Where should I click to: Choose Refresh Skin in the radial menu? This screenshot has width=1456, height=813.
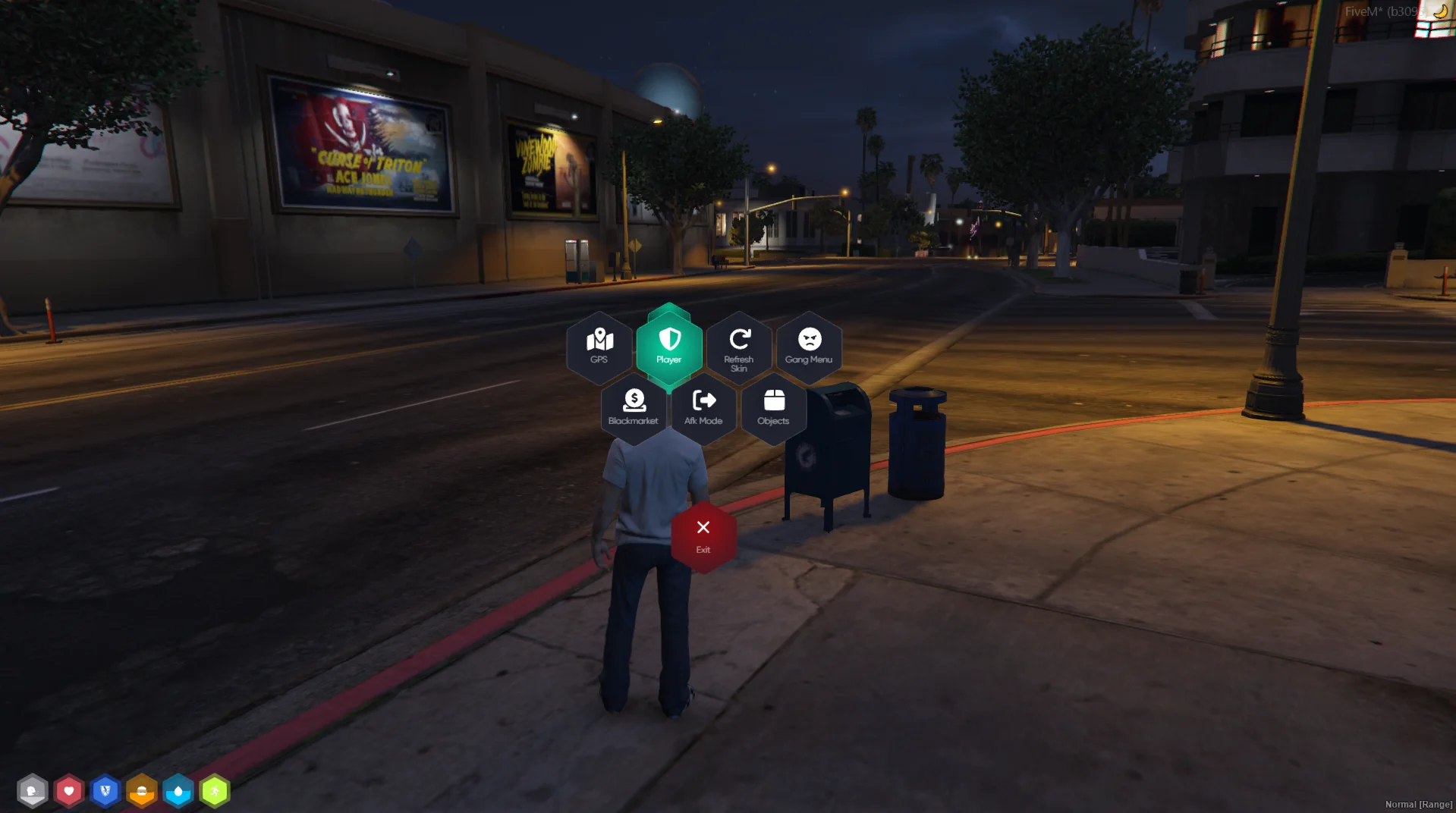(x=739, y=348)
